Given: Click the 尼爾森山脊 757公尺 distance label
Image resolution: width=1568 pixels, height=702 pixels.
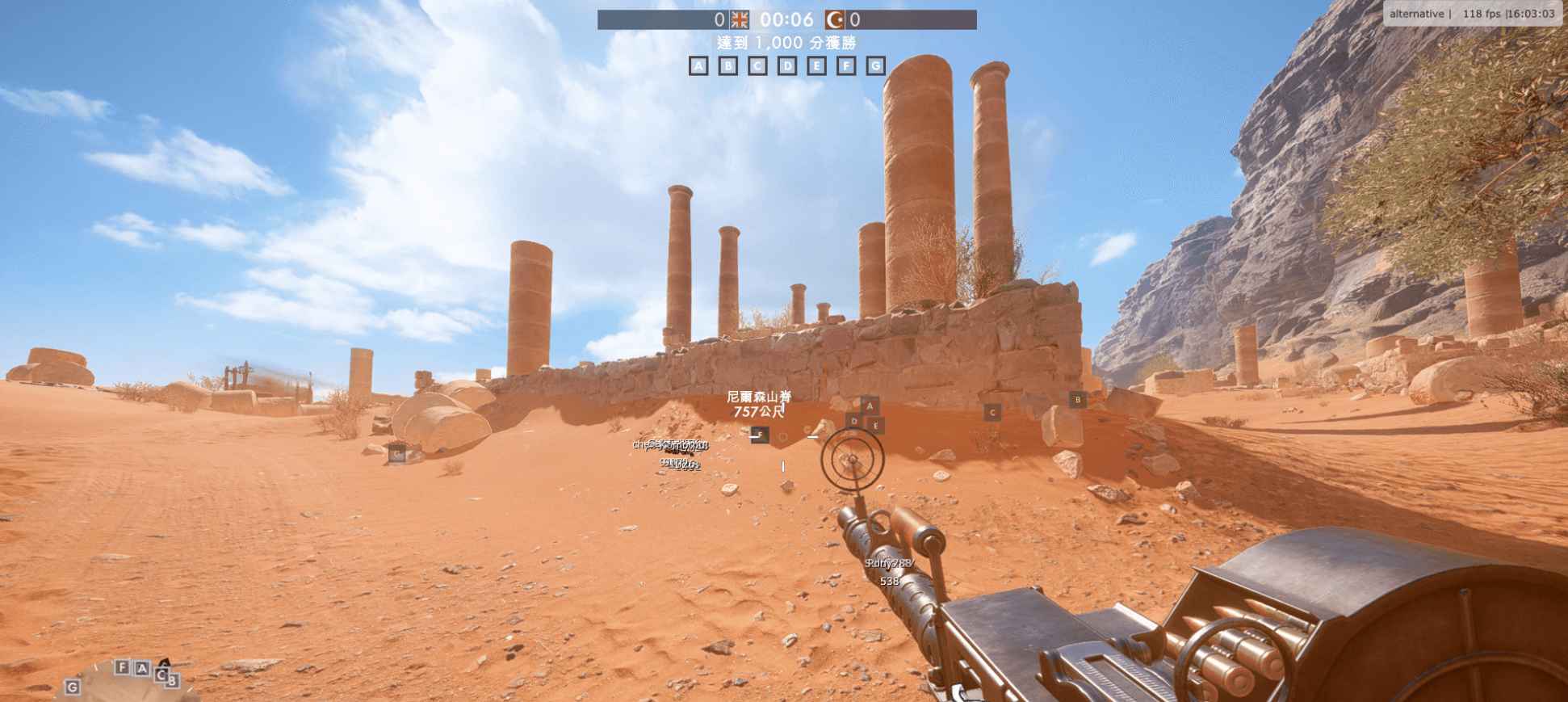Looking at the screenshot, I should coord(757,407).
